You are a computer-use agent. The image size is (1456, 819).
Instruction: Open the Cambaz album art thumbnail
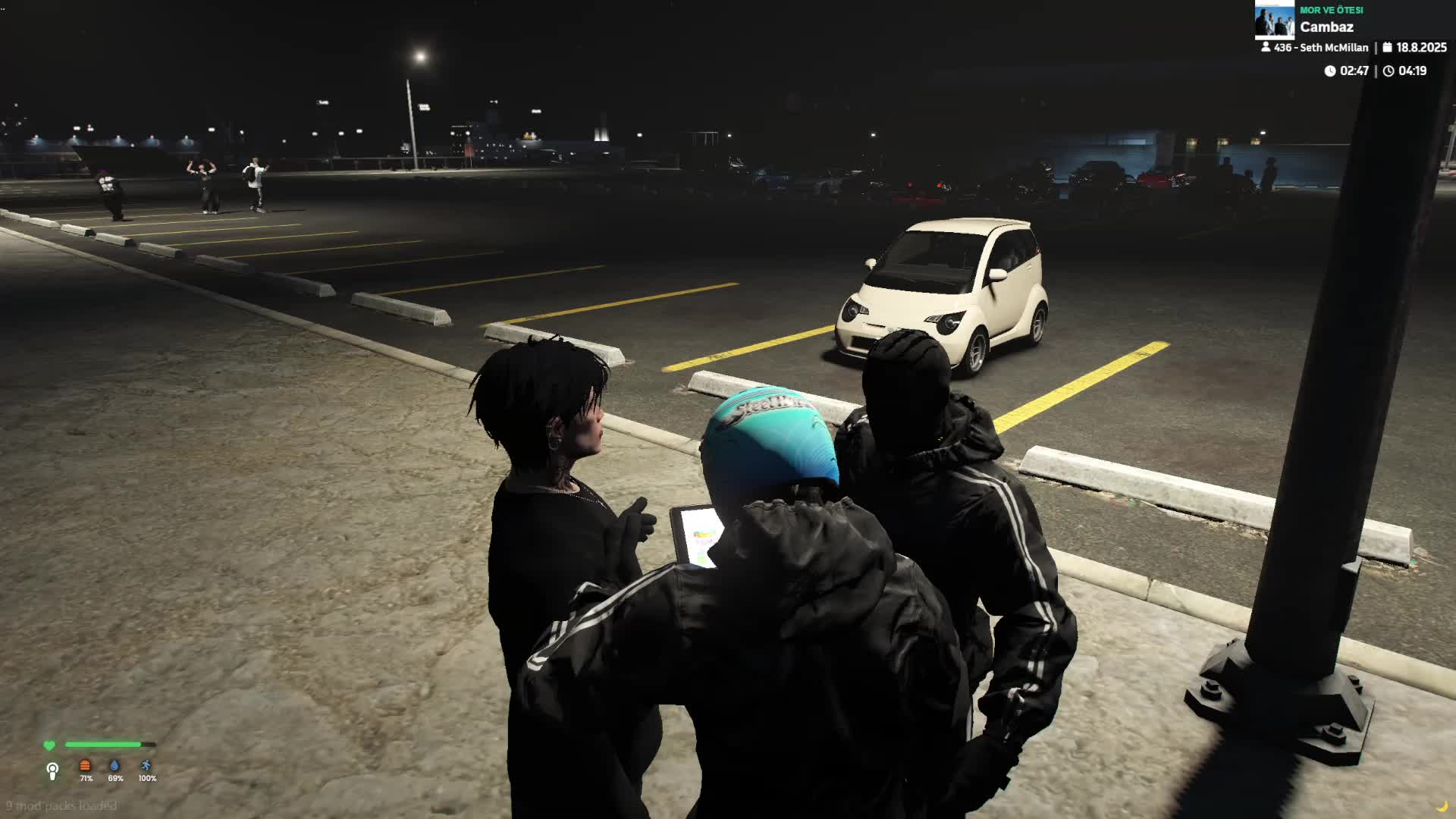point(1274,20)
